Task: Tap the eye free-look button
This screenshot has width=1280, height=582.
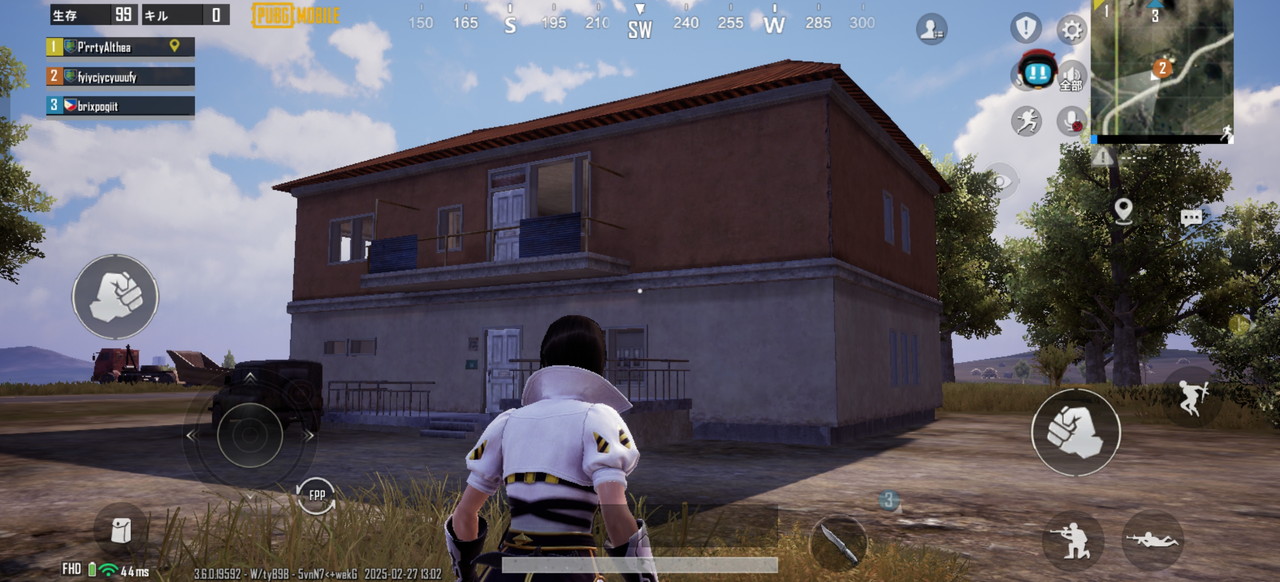Action: [1002, 180]
